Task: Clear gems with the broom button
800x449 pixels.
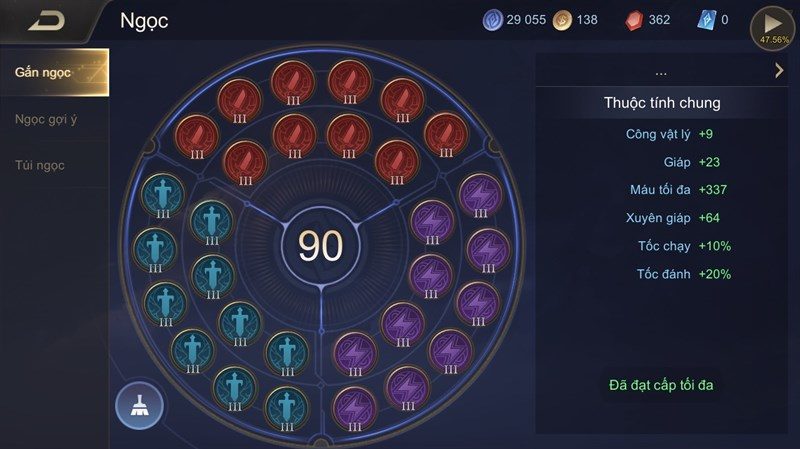Action: [x=139, y=404]
